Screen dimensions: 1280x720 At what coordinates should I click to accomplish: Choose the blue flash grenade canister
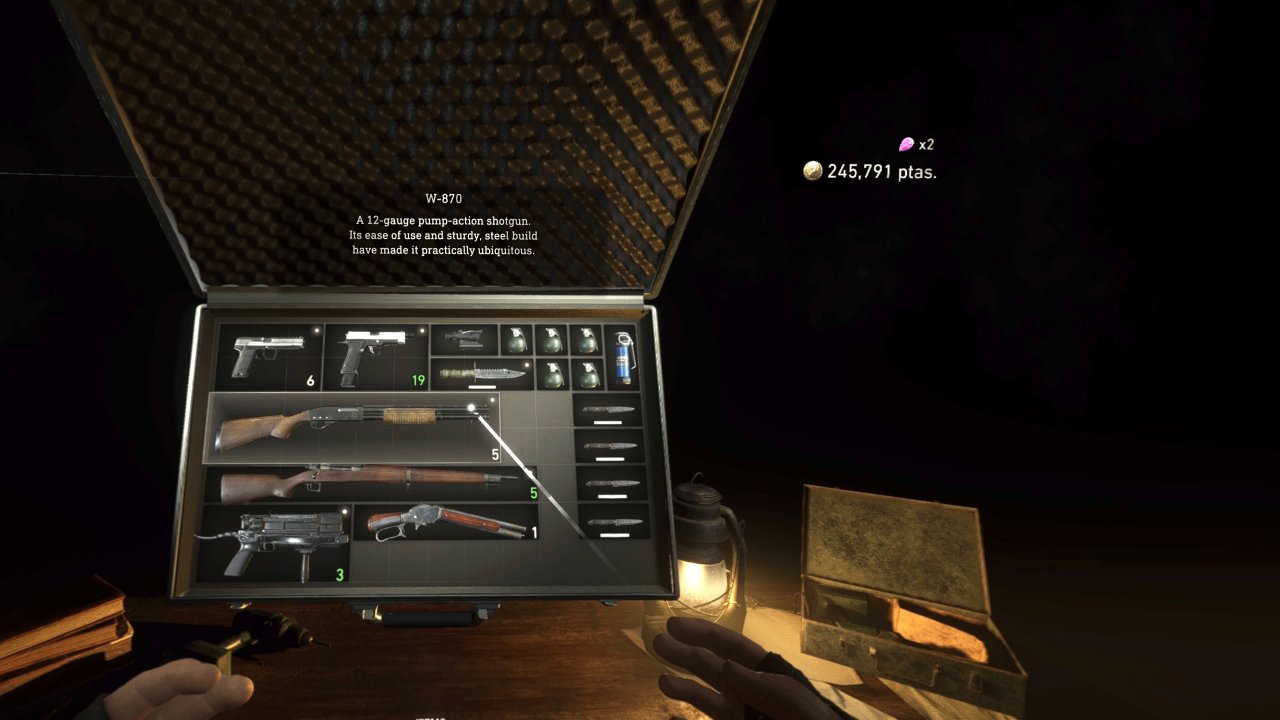tap(624, 358)
